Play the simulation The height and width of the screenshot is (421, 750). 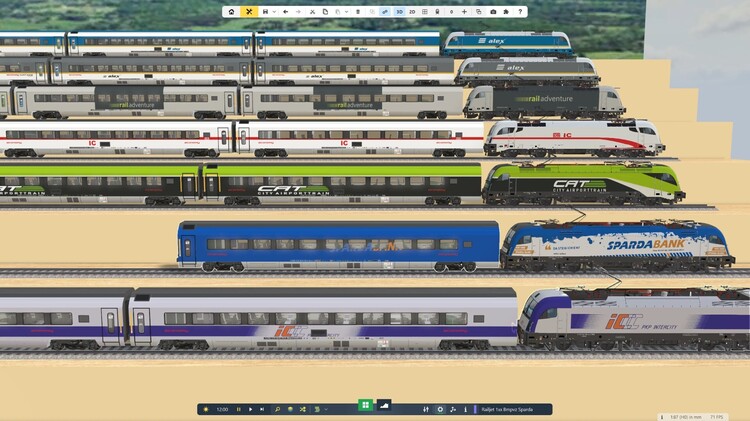tap(250, 409)
